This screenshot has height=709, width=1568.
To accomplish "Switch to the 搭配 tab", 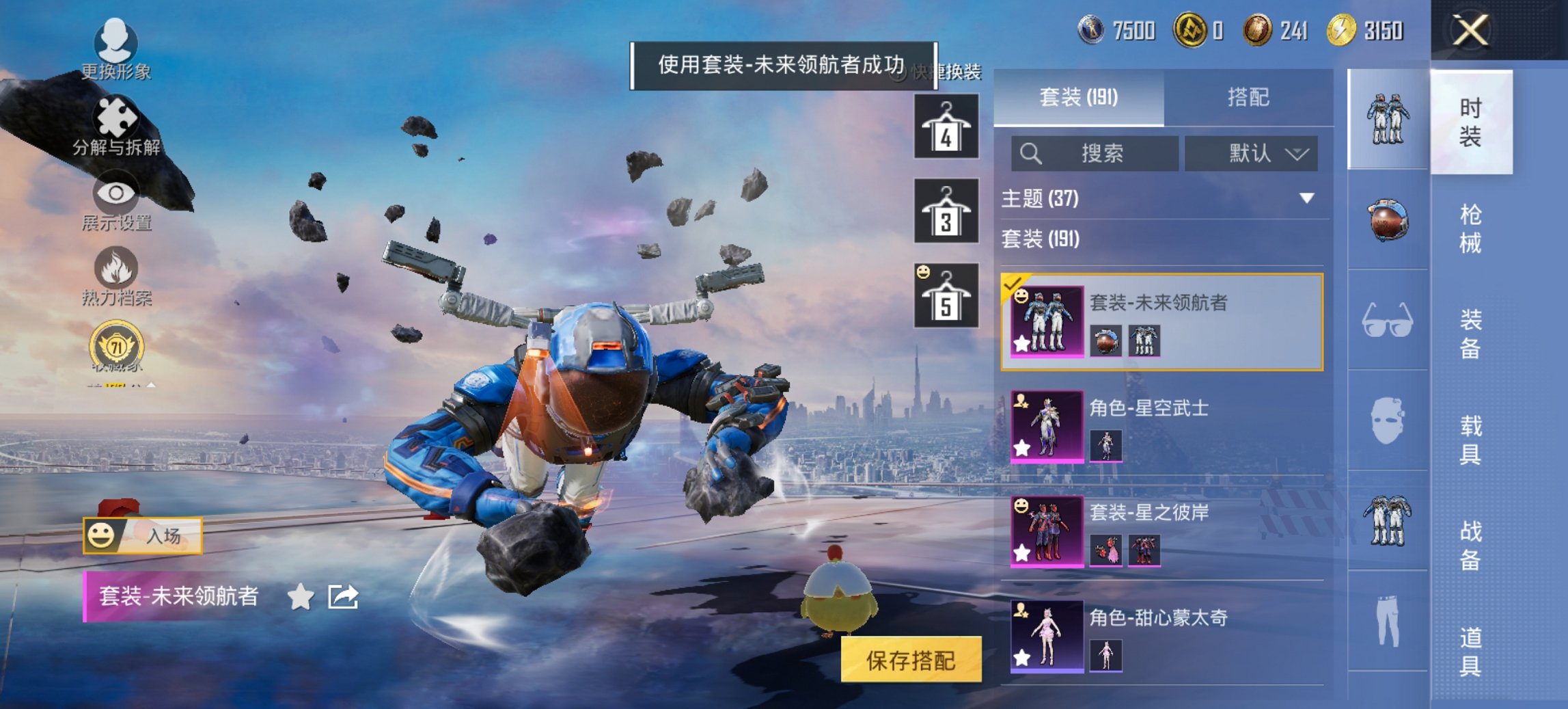I will click(x=1250, y=98).
